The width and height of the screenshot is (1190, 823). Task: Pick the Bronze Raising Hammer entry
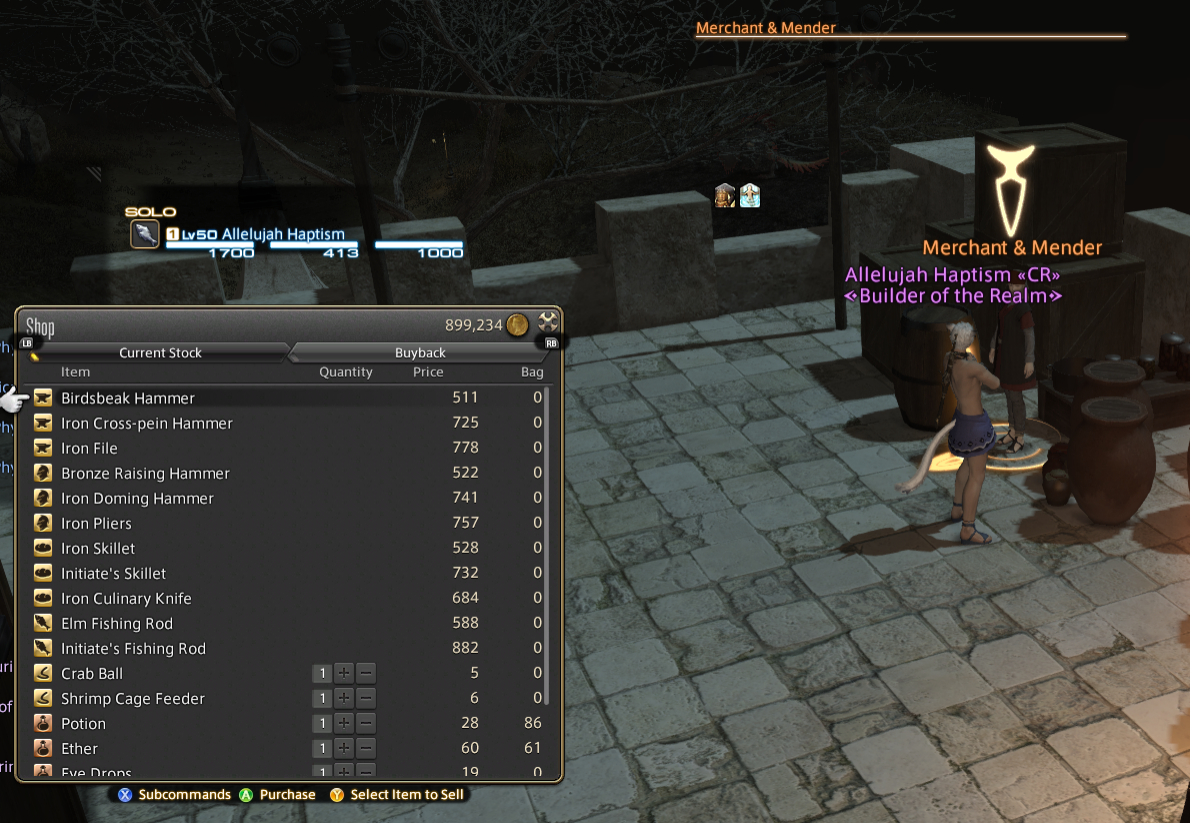[x=145, y=473]
